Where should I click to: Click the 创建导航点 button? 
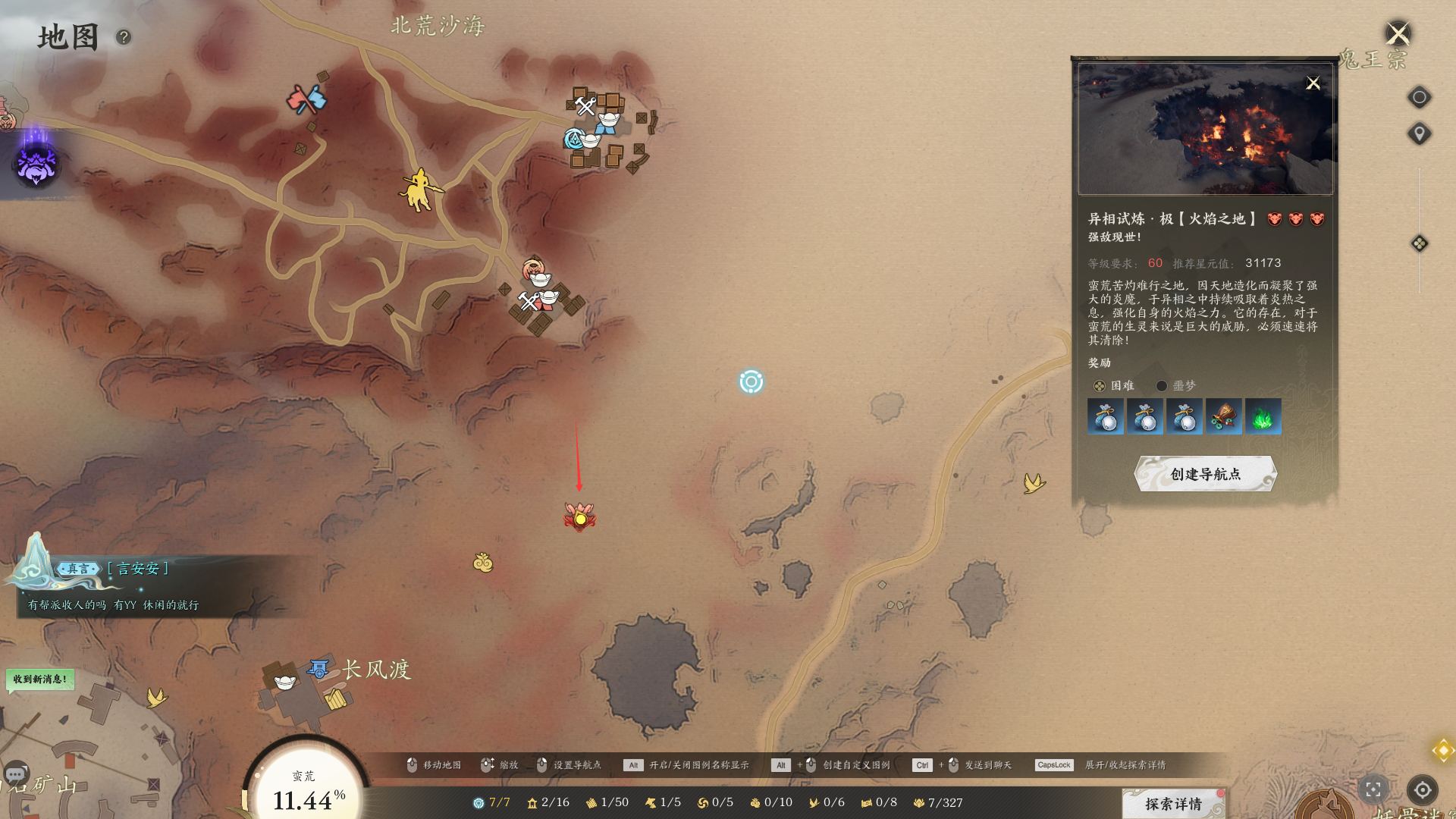[1205, 474]
